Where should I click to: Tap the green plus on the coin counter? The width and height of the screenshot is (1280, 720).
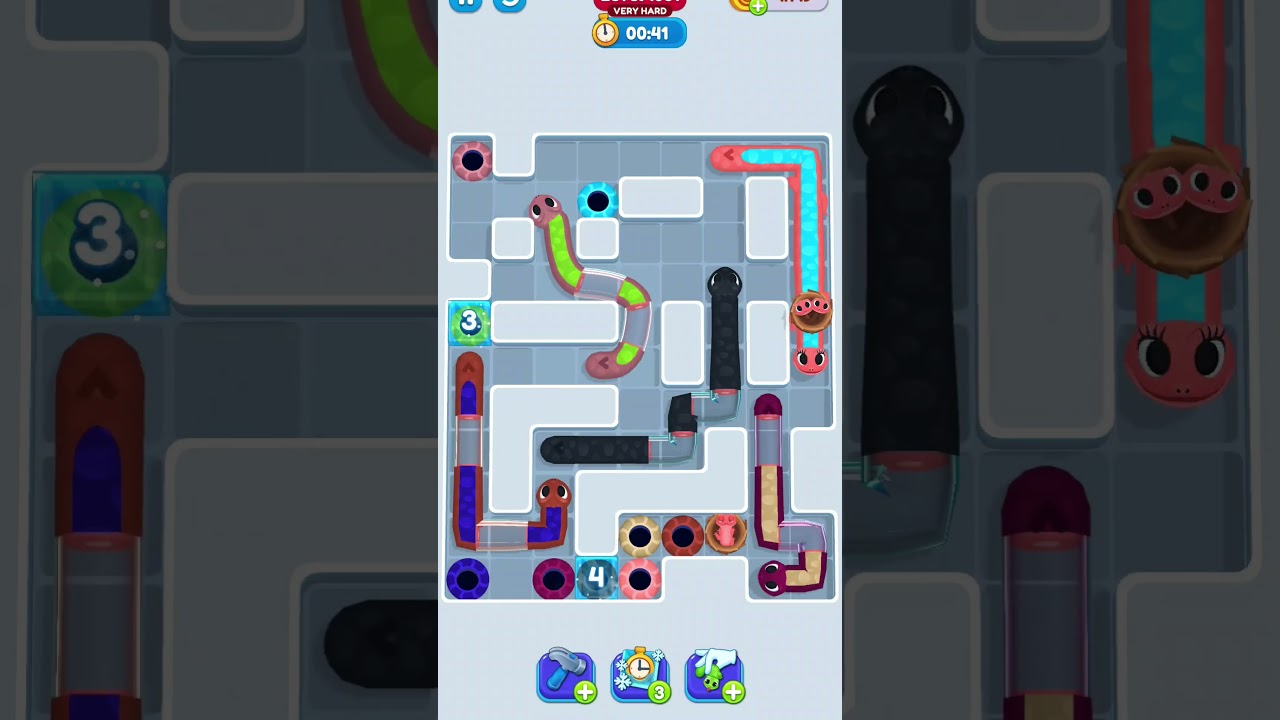point(756,7)
